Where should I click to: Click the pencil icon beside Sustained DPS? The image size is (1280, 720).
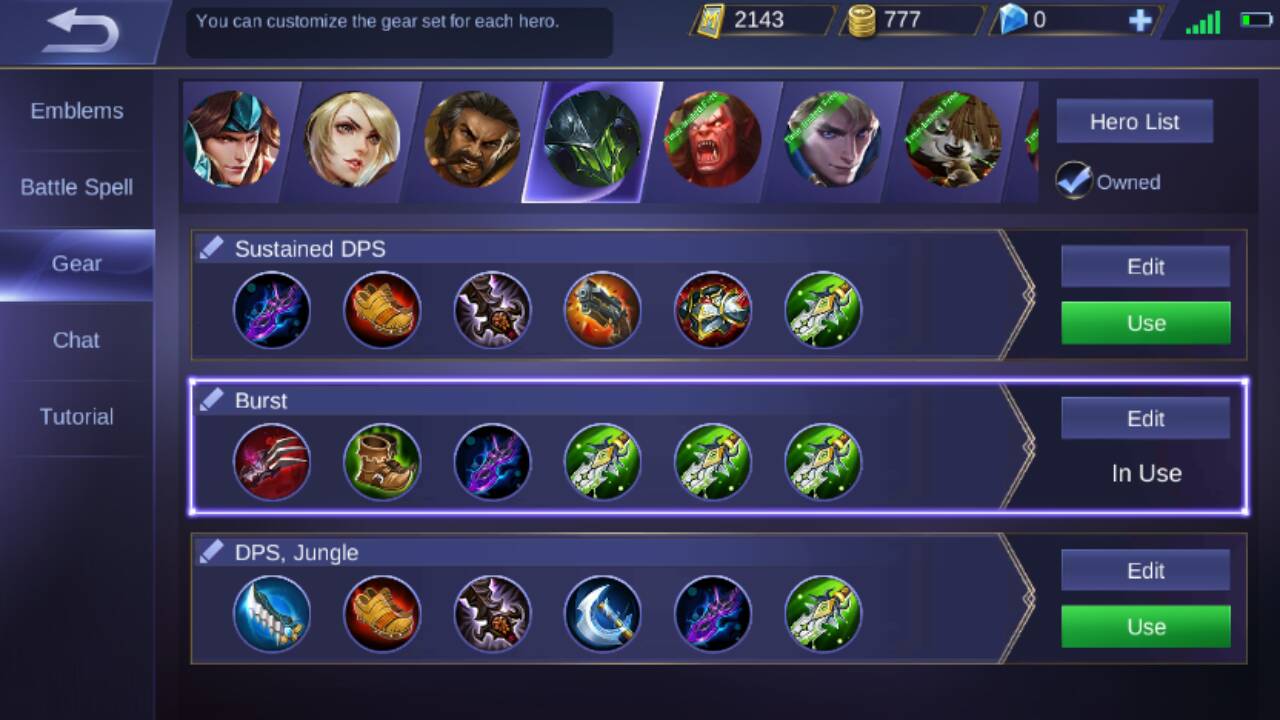tap(211, 245)
